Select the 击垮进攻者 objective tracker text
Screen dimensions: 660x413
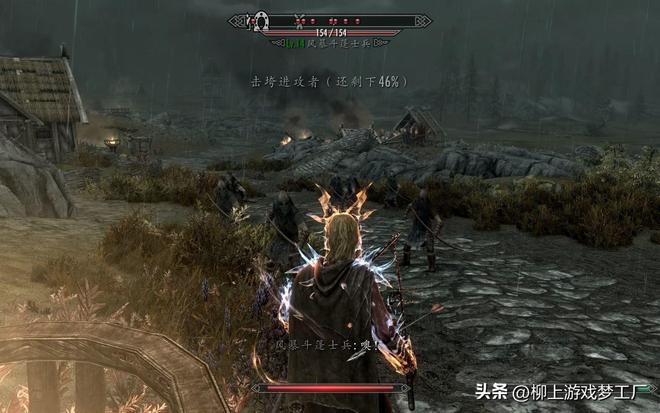point(329,80)
